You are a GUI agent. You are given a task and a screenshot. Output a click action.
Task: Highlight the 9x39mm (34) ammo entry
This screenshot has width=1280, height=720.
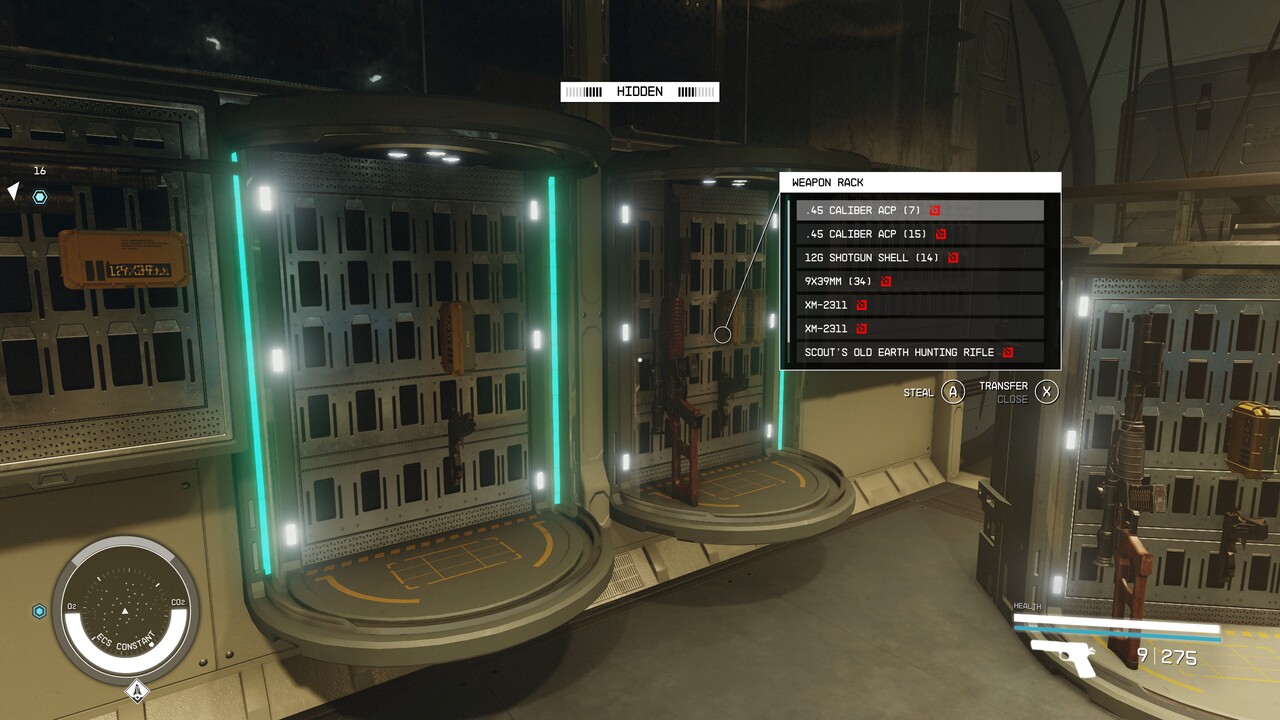click(919, 281)
